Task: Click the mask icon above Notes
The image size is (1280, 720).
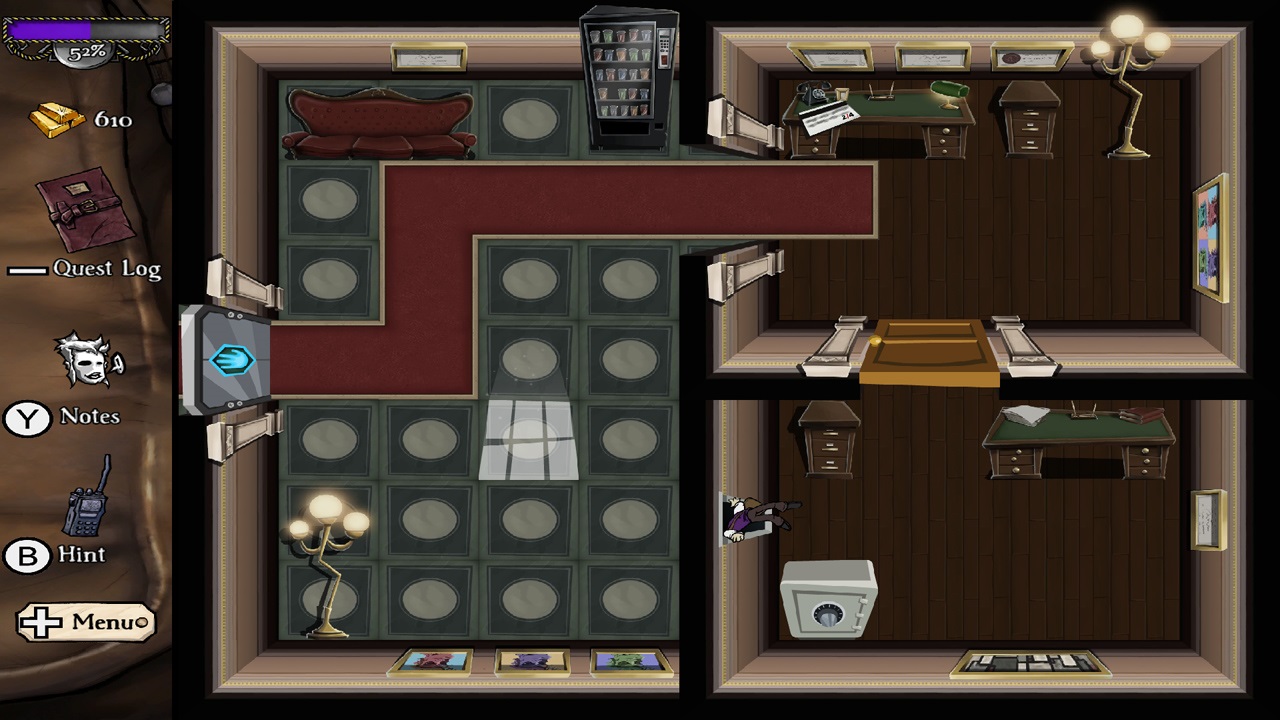Action: pyautogui.click(x=85, y=360)
